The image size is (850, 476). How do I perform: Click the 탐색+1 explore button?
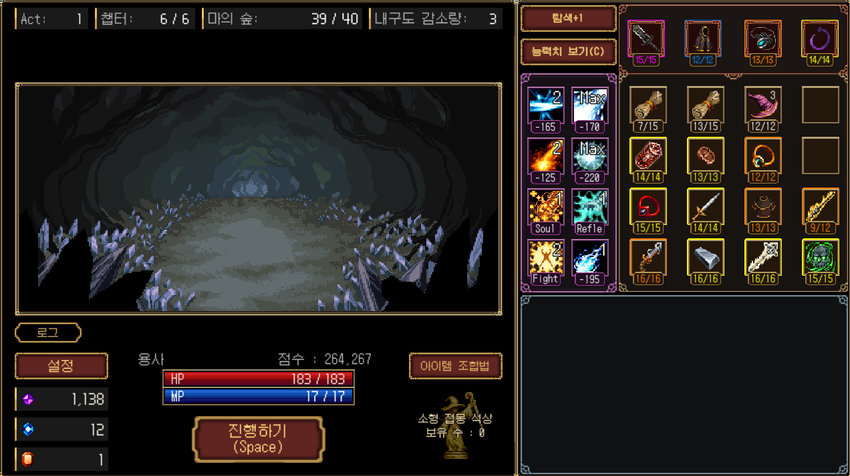coord(568,19)
